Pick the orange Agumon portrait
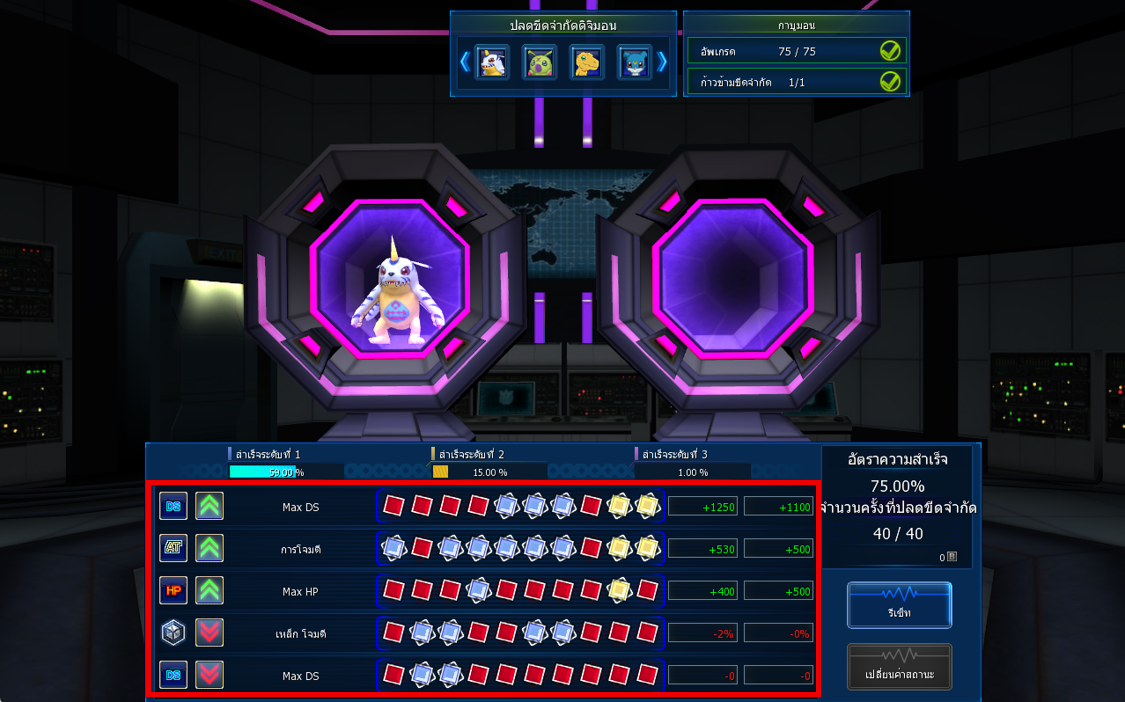The height and width of the screenshot is (702, 1125). pos(587,63)
